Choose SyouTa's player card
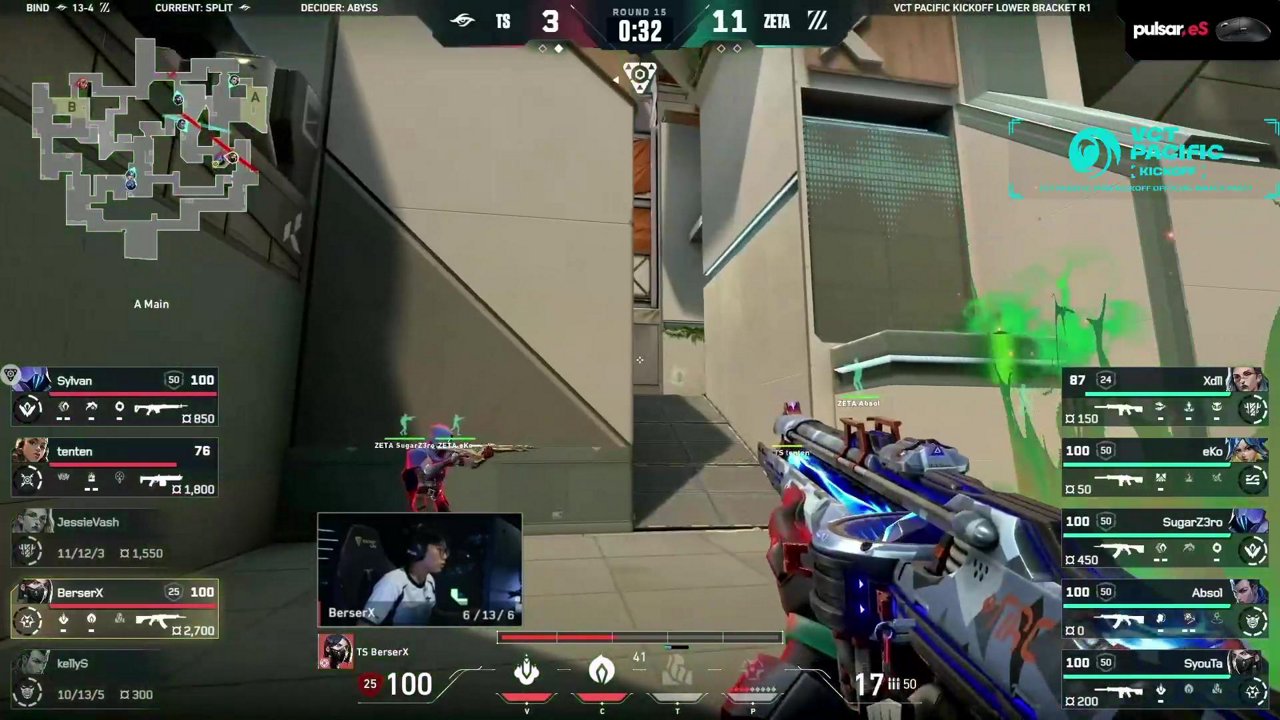Viewport: 1280px width, 720px height. [1164, 679]
